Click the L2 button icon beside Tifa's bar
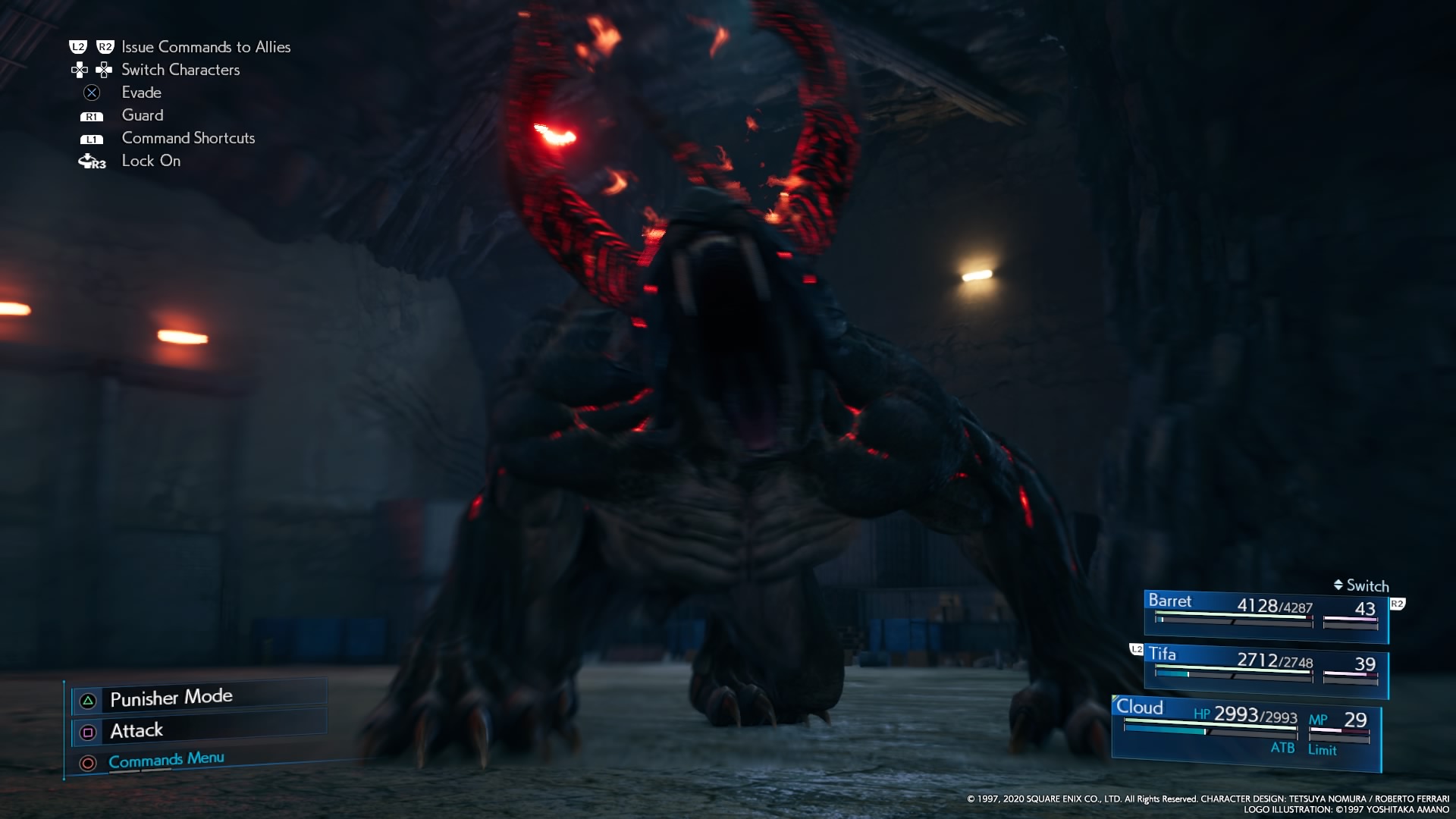1456x819 pixels. click(x=1137, y=650)
